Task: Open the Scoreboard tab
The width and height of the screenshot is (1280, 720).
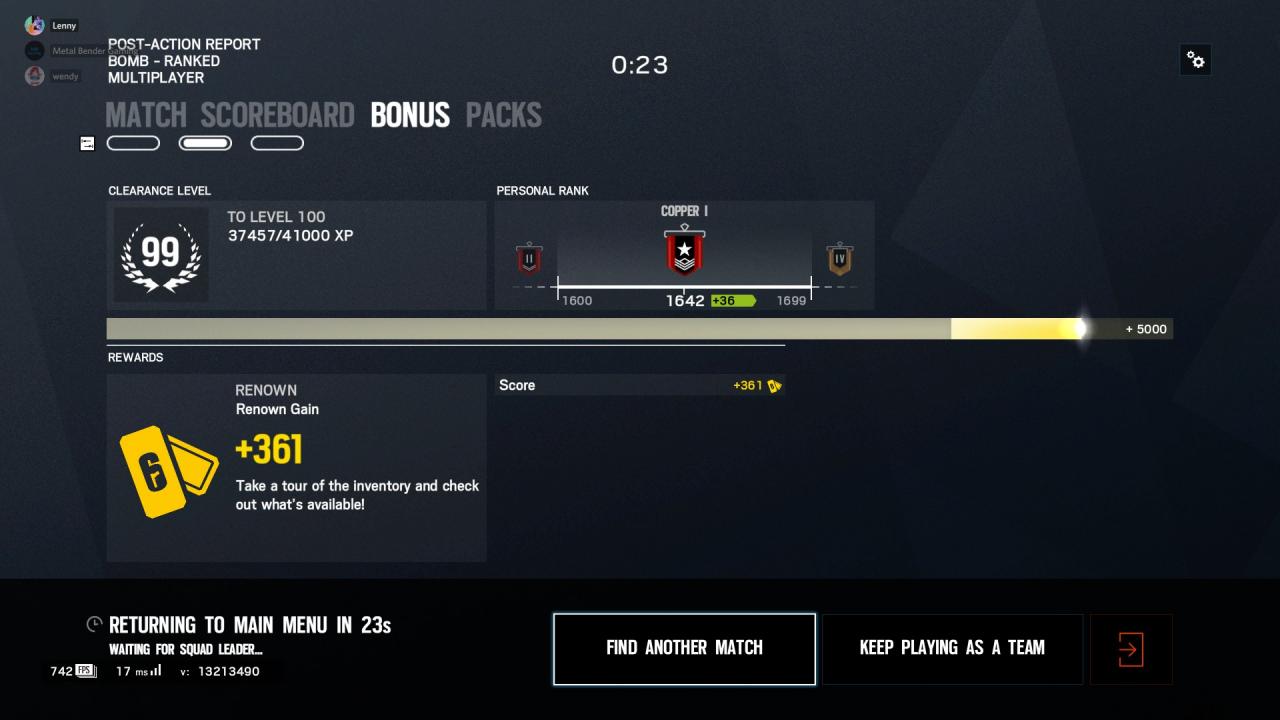Action: coord(277,115)
